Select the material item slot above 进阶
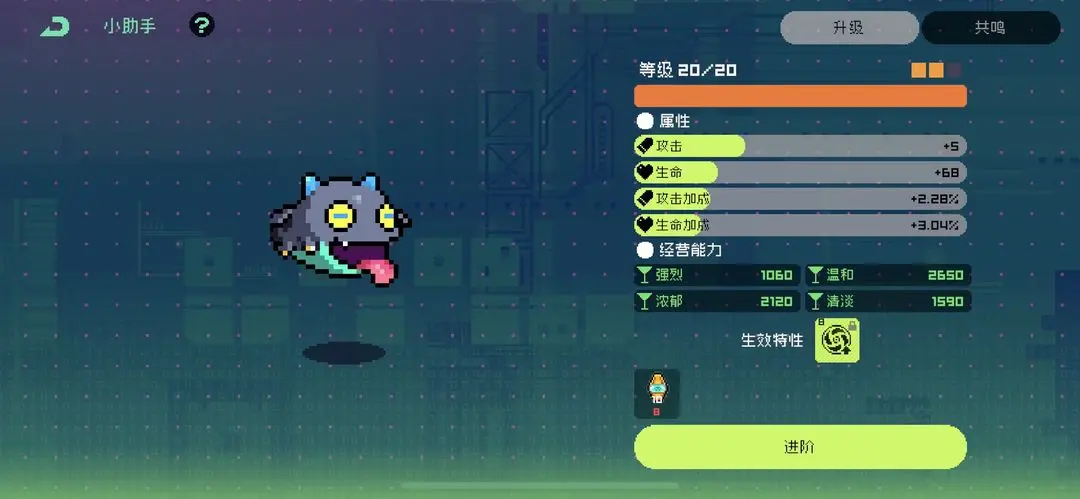 click(x=657, y=393)
